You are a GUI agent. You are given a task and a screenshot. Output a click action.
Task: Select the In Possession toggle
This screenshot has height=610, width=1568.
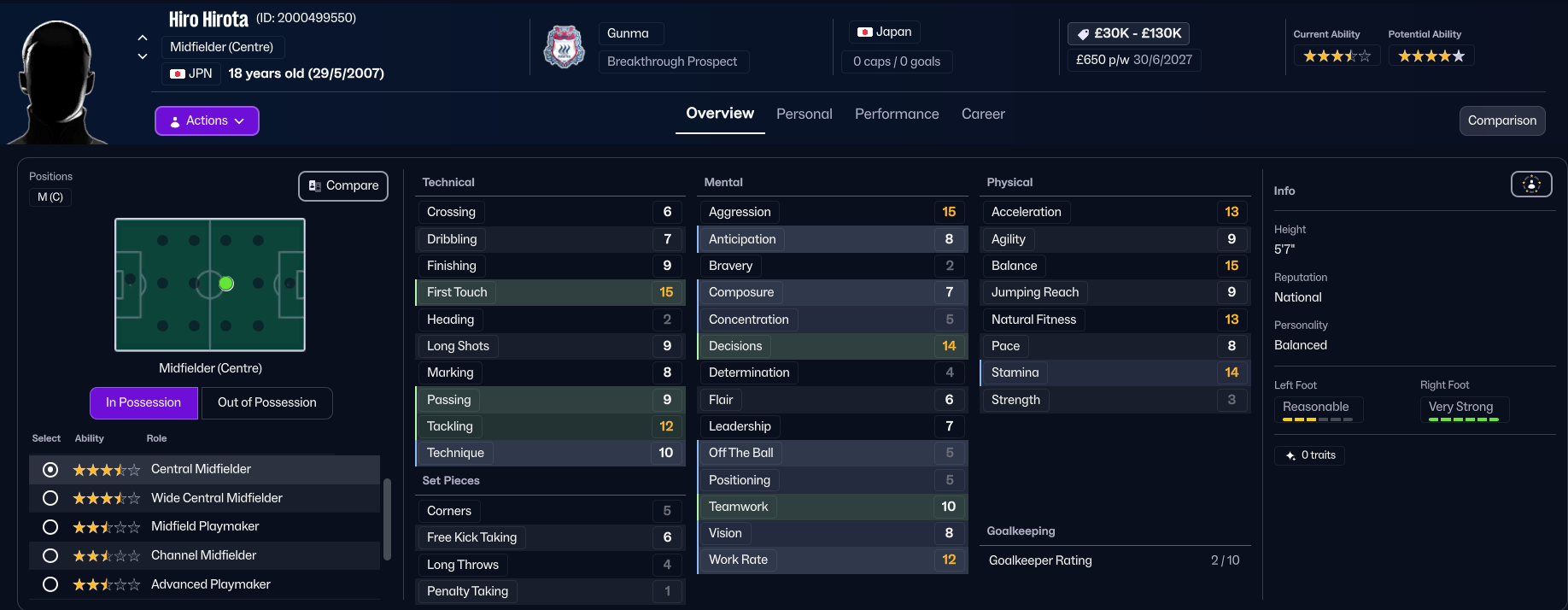pyautogui.click(x=143, y=402)
